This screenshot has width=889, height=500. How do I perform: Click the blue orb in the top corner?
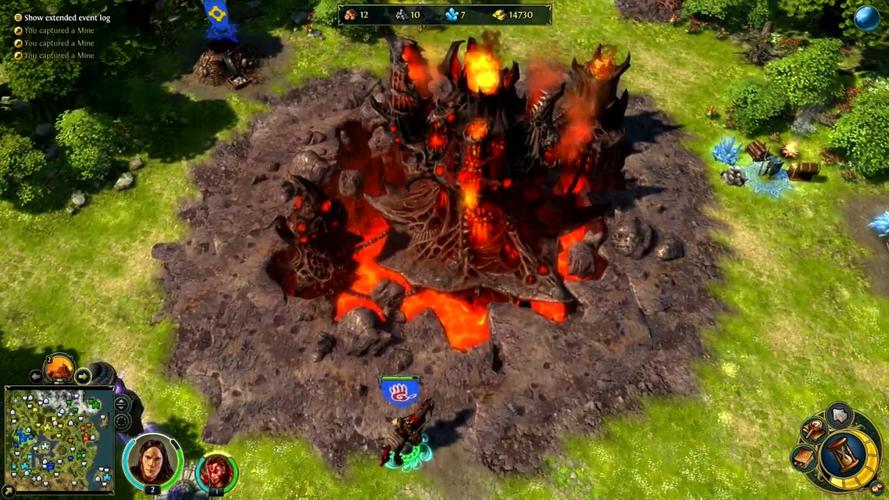point(866,17)
